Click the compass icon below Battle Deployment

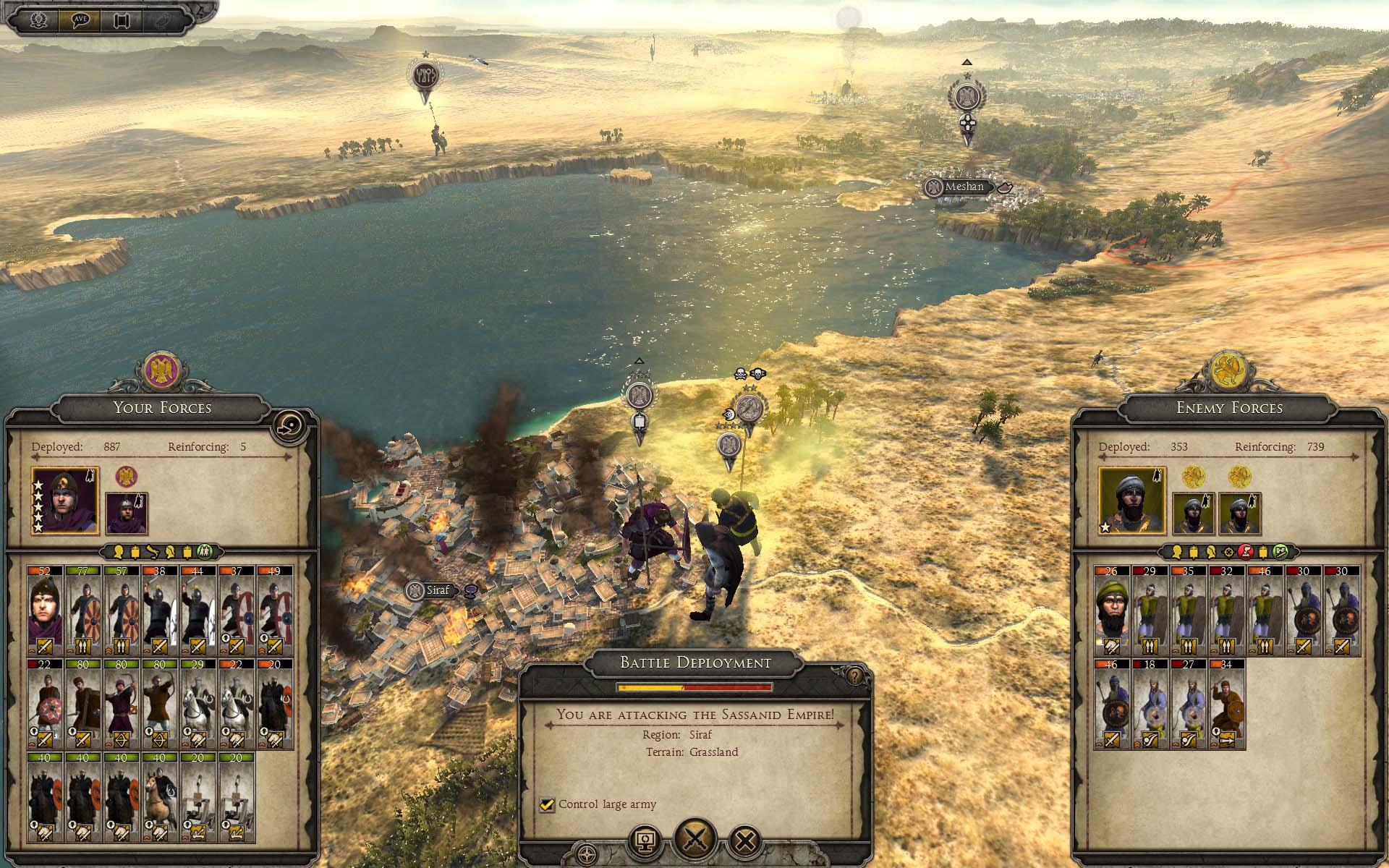tap(587, 852)
